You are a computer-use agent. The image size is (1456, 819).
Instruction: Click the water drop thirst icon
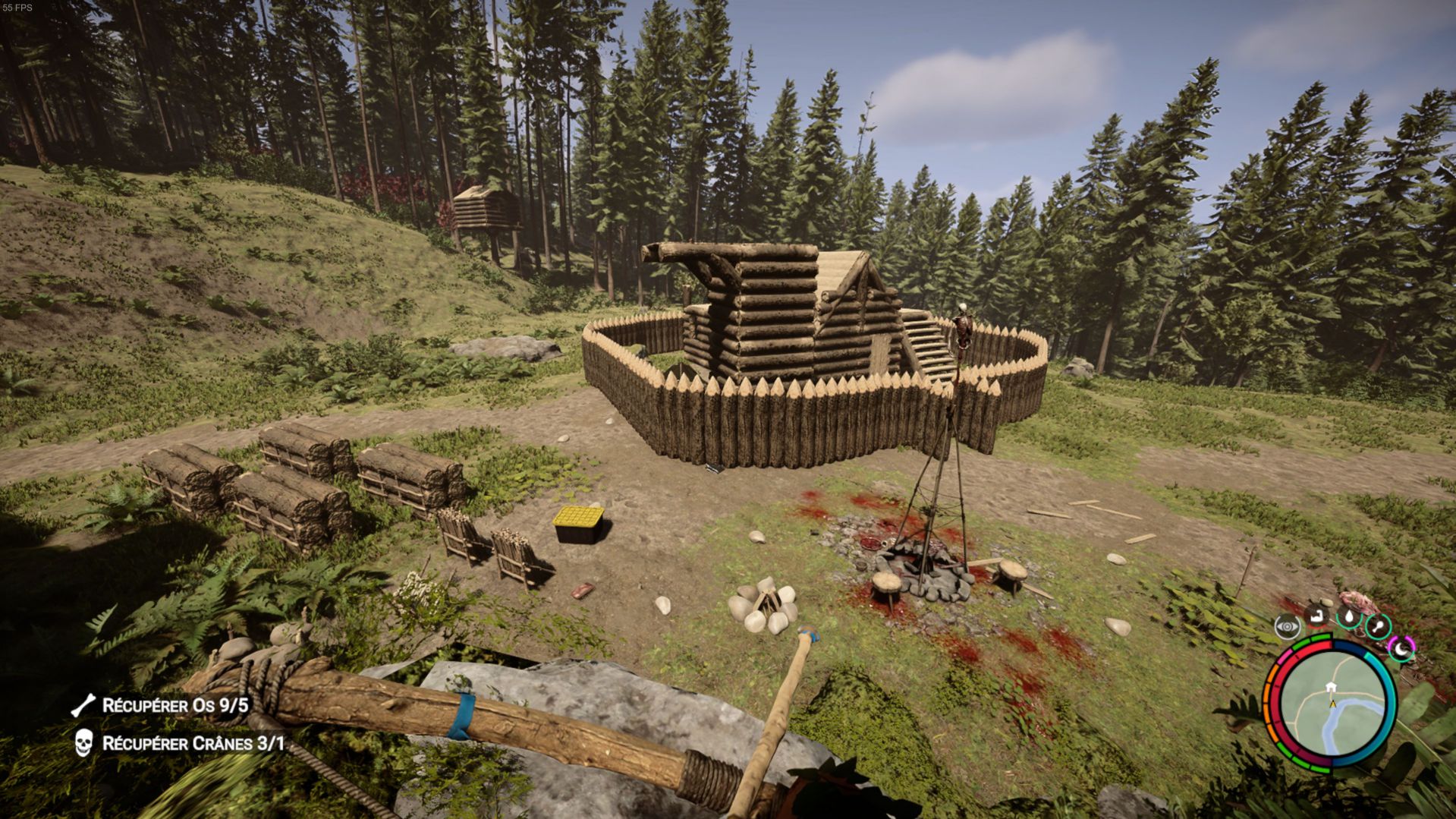1349,617
